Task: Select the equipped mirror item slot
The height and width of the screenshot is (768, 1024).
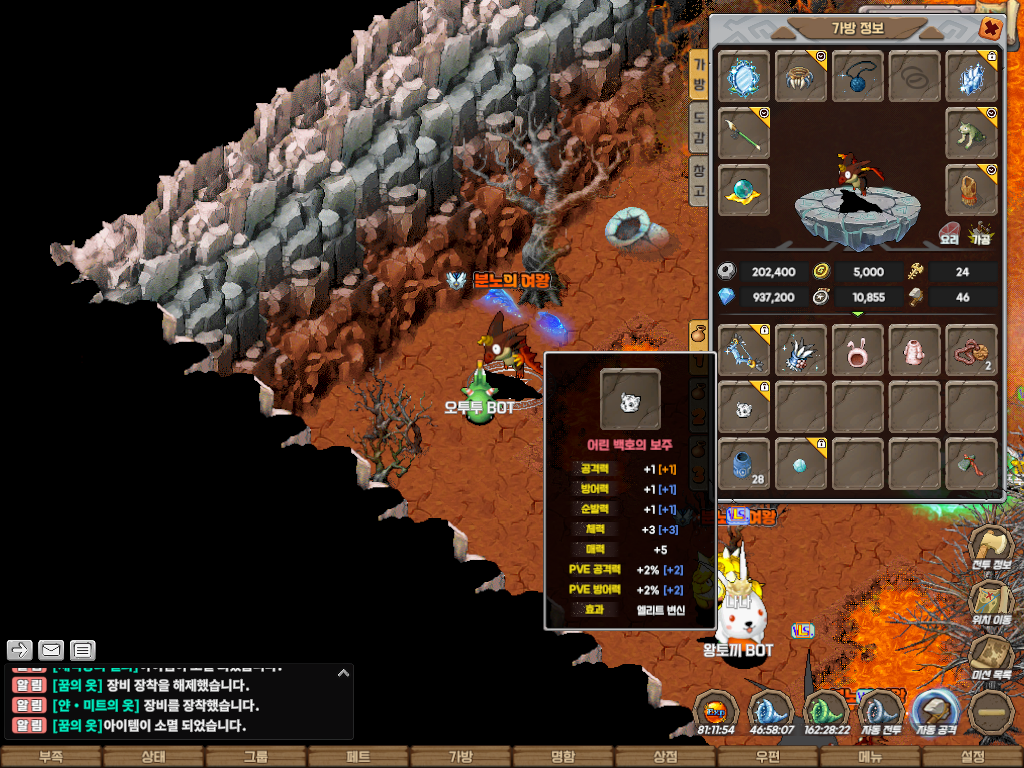Action: [x=744, y=77]
